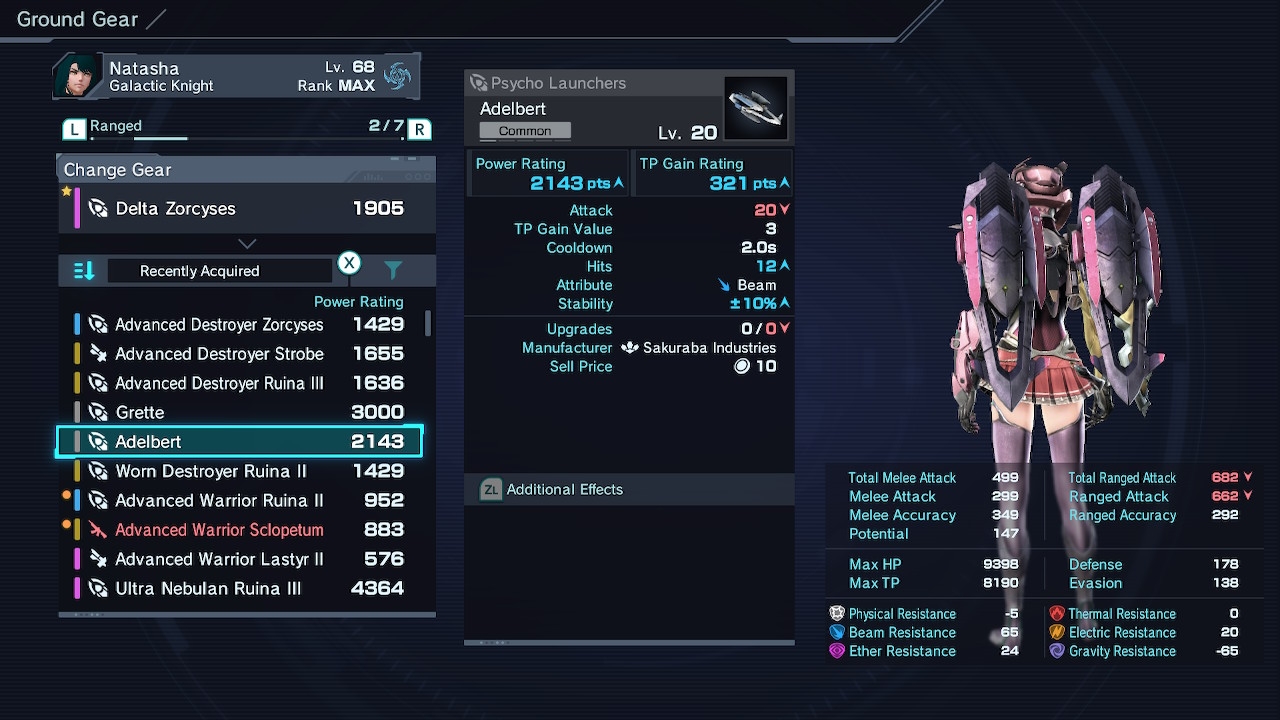Select Advanced Warrior Lastyr II
This screenshot has width=1280, height=720.
pos(240,559)
